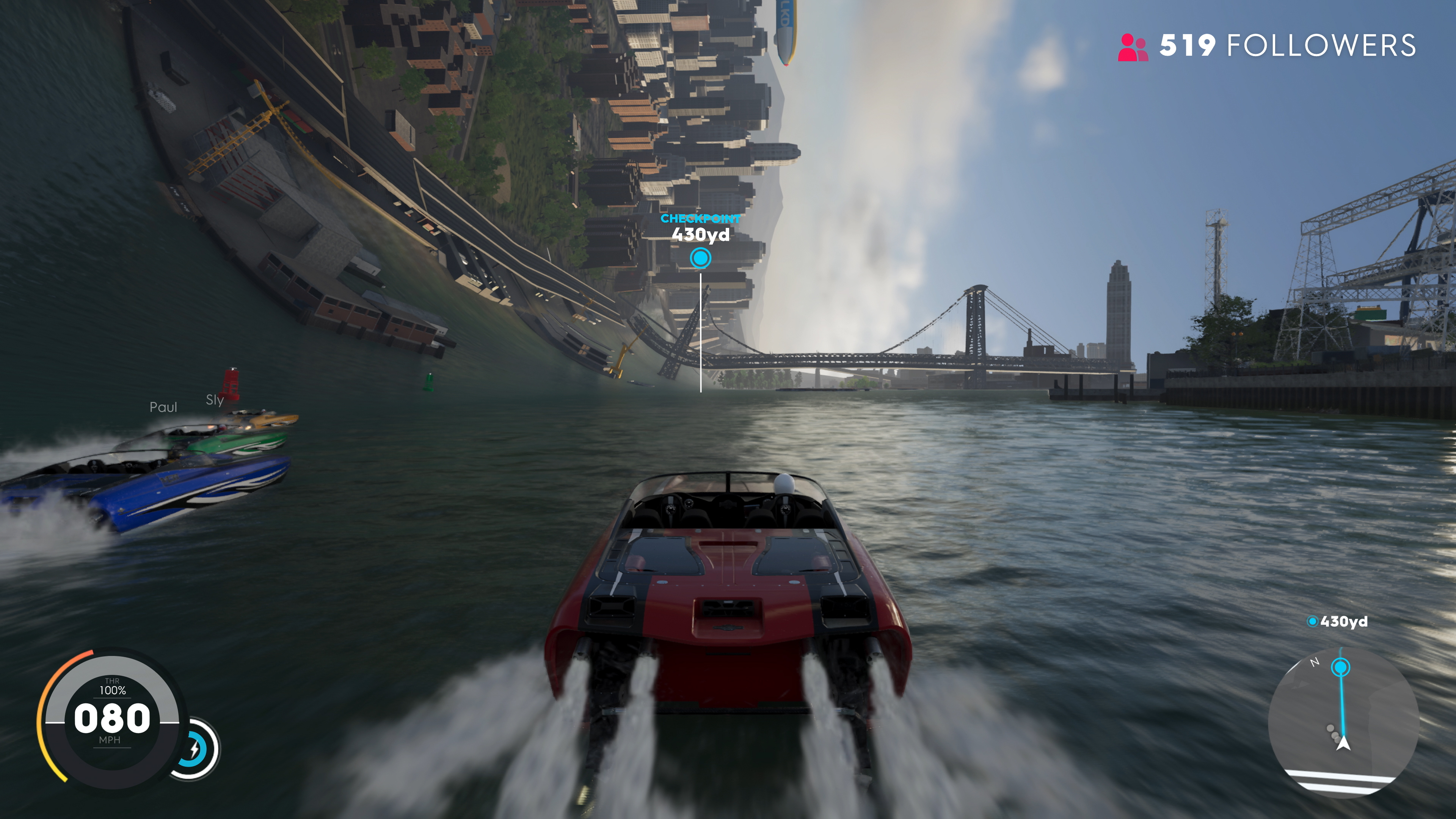This screenshot has width=1456, height=819.
Task: Click the checkpoint marker on the minimap
Action: (1340, 668)
